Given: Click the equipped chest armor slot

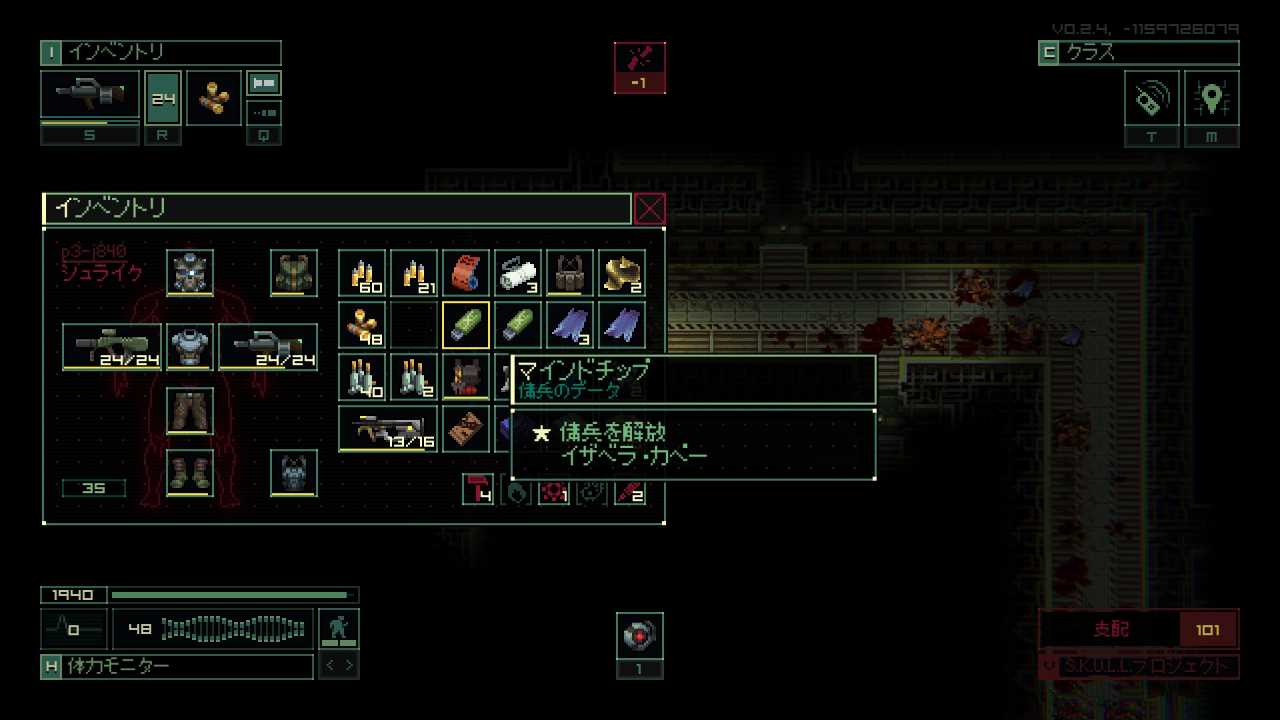Looking at the screenshot, I should (190, 347).
